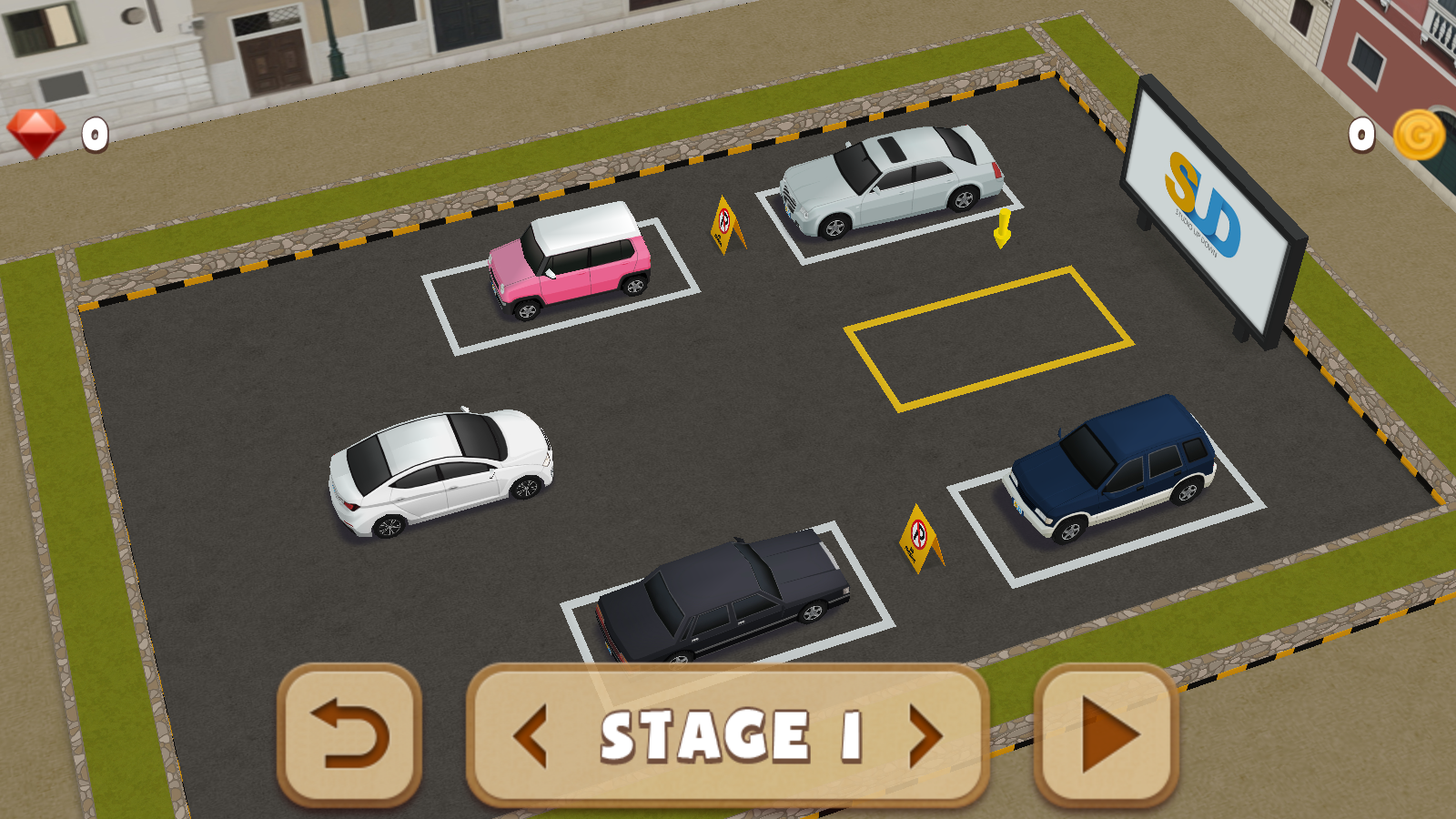Click the Stage 1 label panel
The image size is (1456, 819).
click(x=728, y=735)
